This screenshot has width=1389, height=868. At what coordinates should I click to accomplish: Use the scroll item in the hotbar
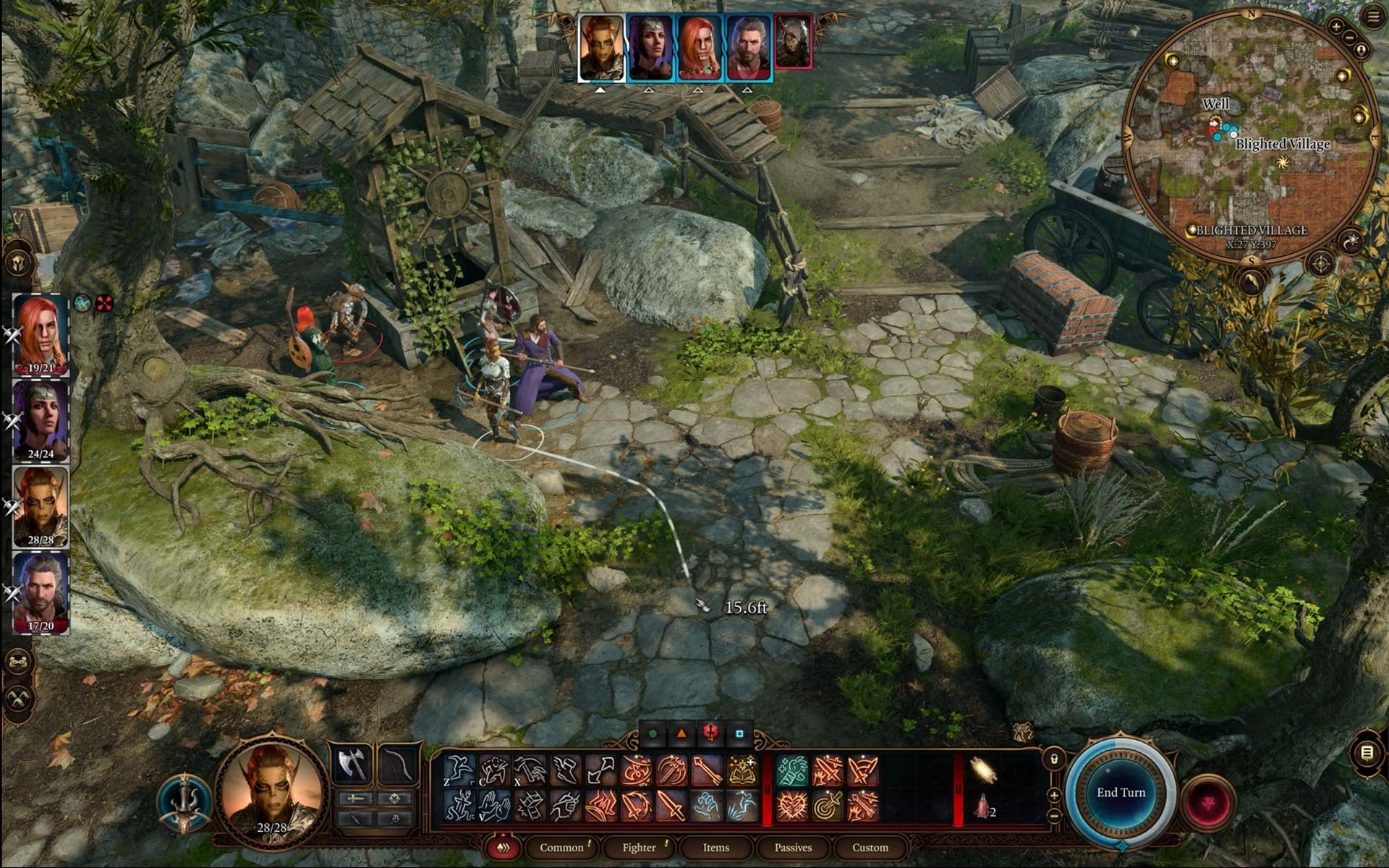tap(983, 771)
